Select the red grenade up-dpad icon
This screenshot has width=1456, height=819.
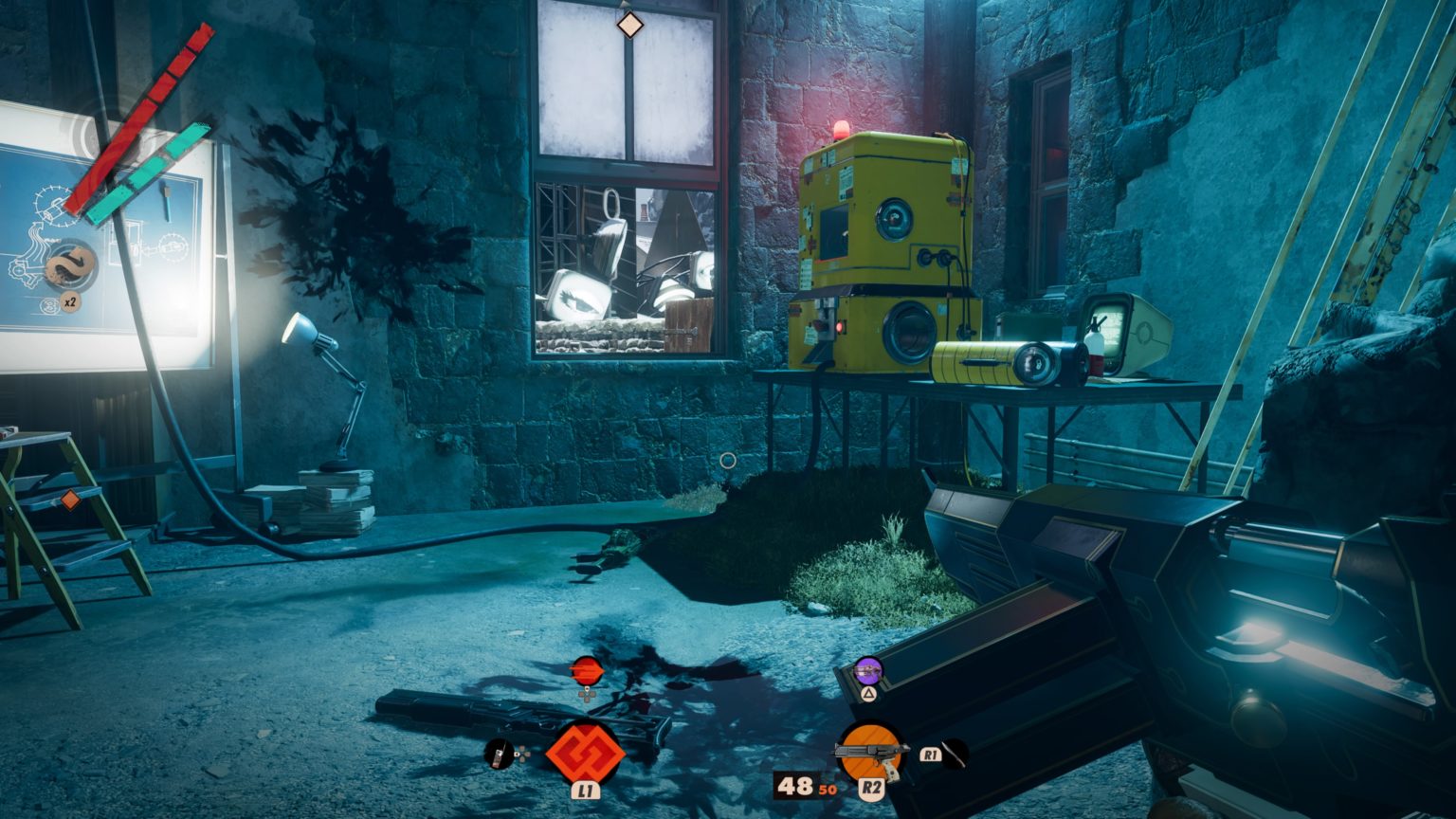pos(588,672)
